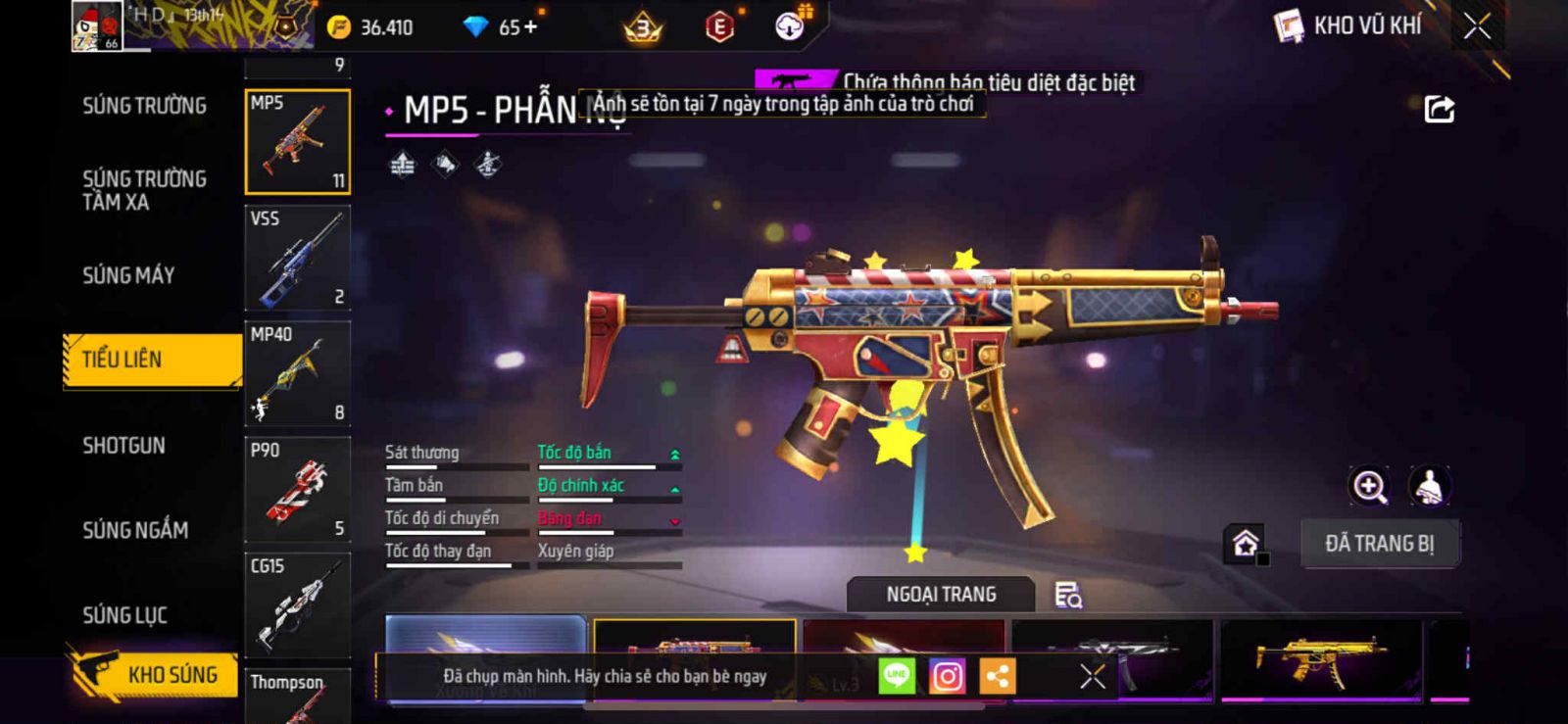
Task: Switch to Súng Lục category
Action: pyautogui.click(x=124, y=615)
